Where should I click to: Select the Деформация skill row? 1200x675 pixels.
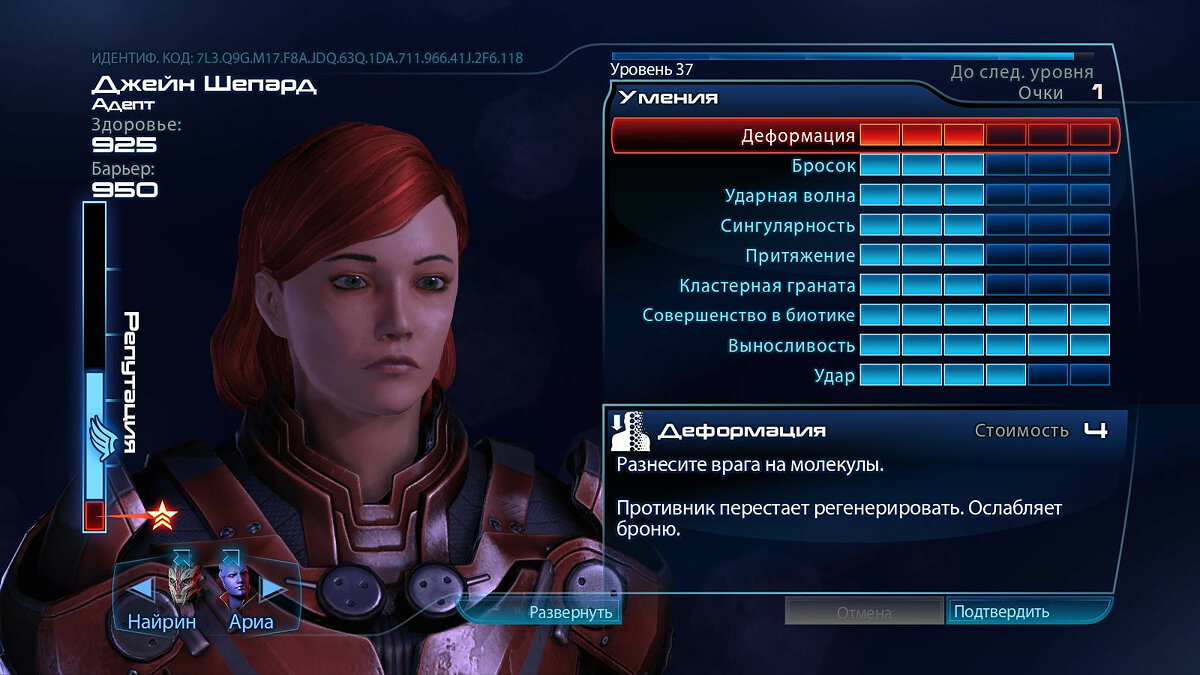tap(798, 136)
